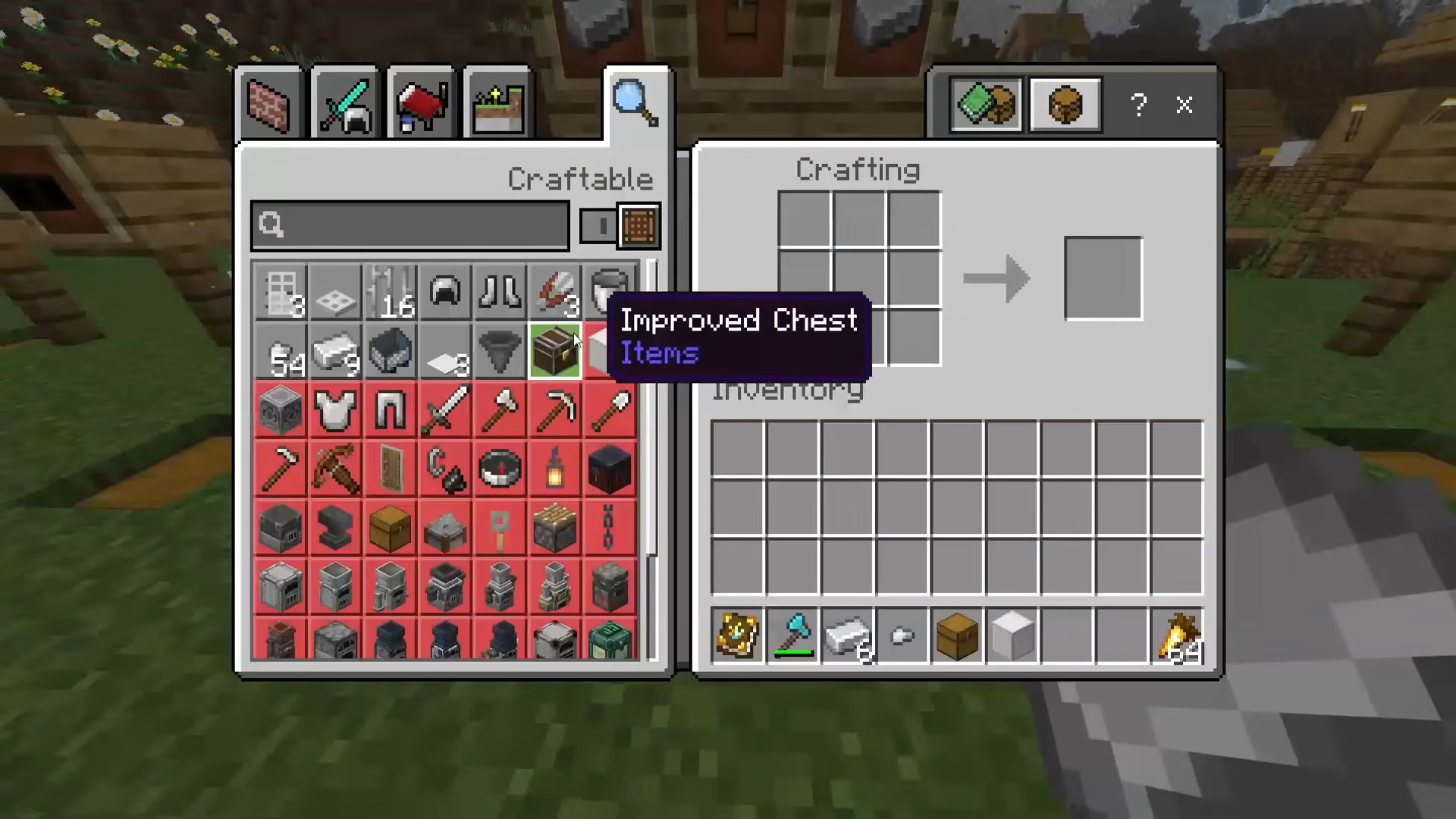Pick the crossbow recipe

tap(335, 469)
